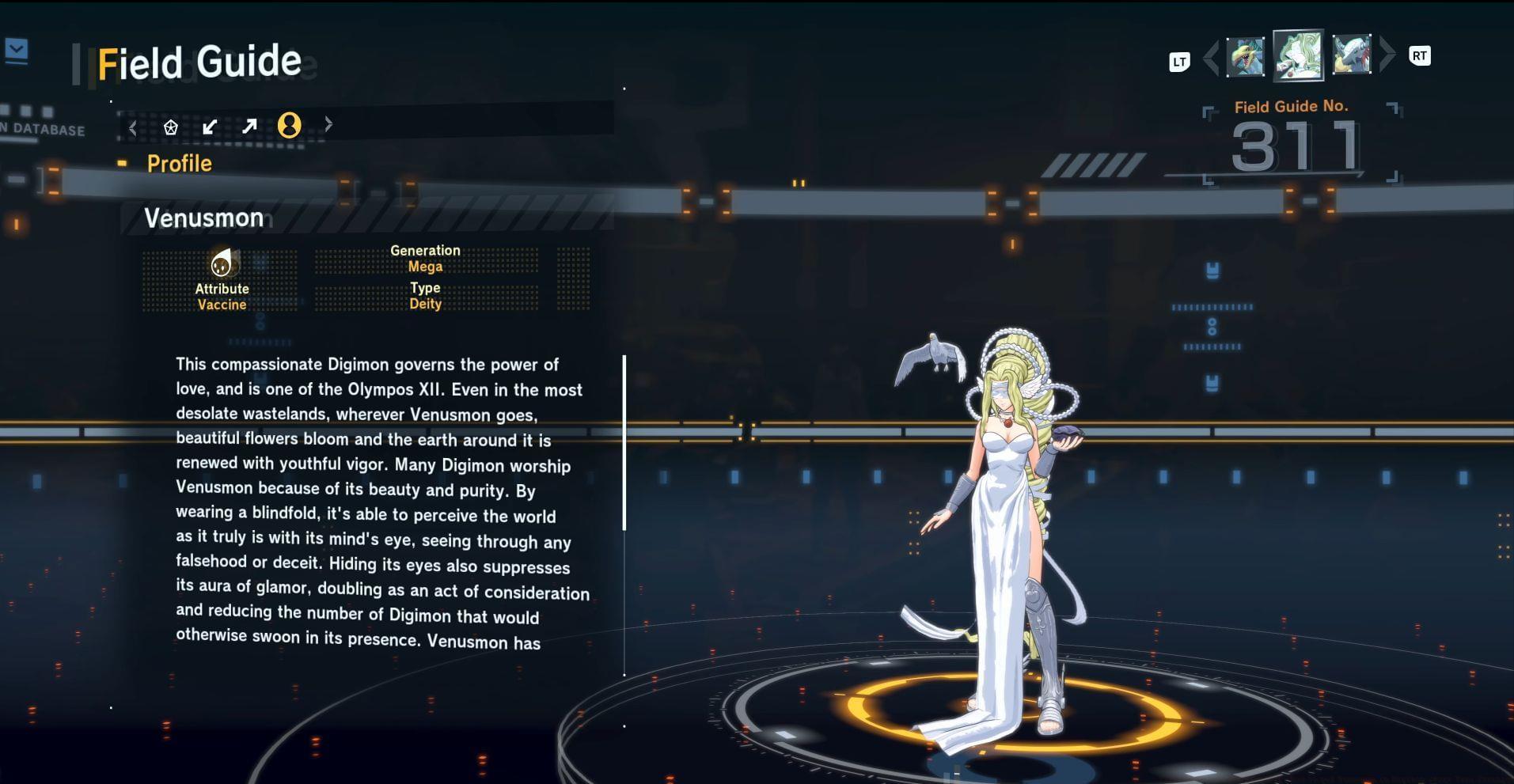Click the blue dropdown arrow icon

[17, 51]
